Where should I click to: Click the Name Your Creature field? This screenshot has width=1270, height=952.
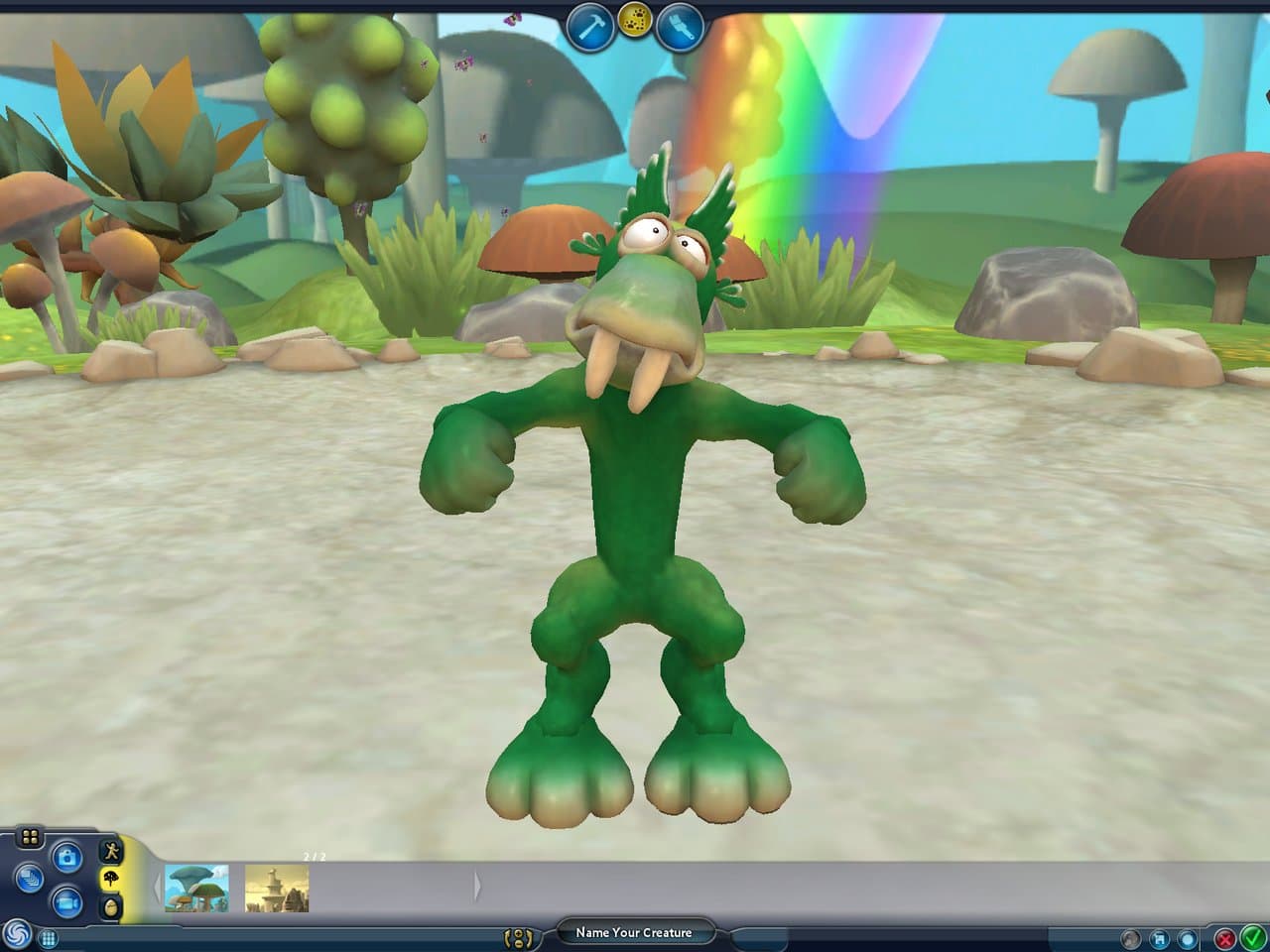[x=633, y=932]
